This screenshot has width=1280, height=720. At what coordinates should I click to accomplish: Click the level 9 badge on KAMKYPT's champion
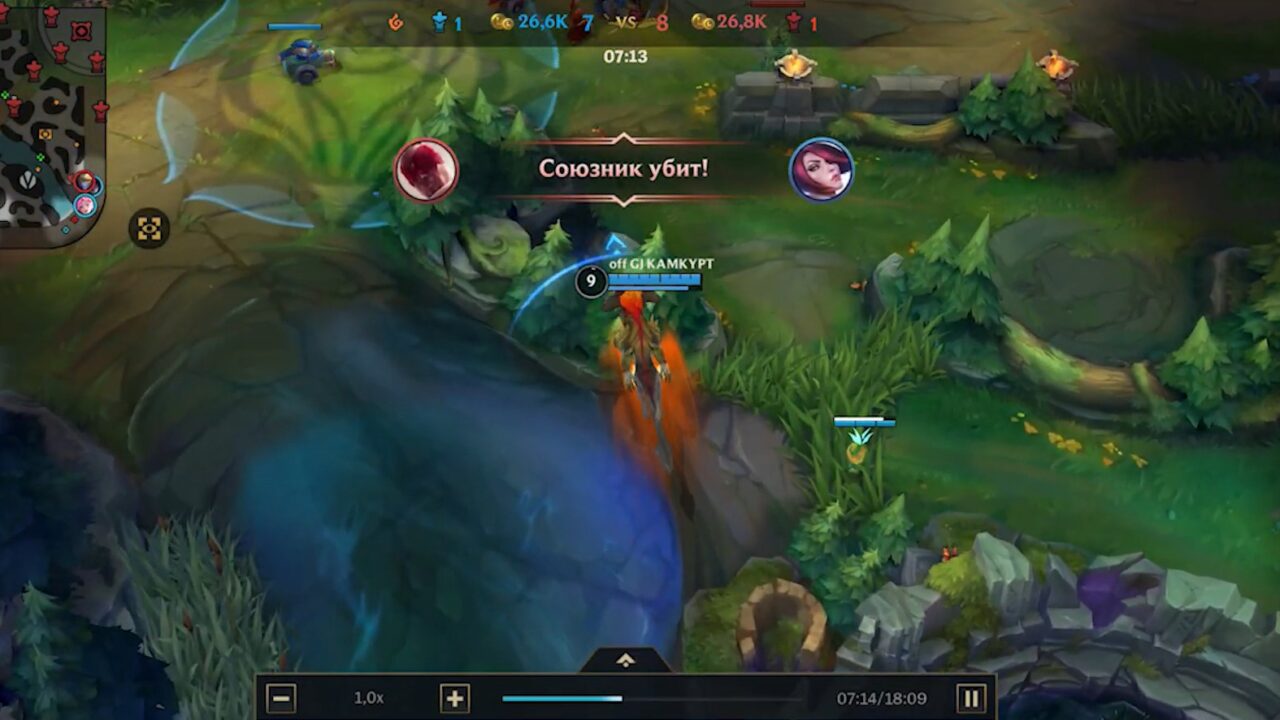click(x=592, y=282)
